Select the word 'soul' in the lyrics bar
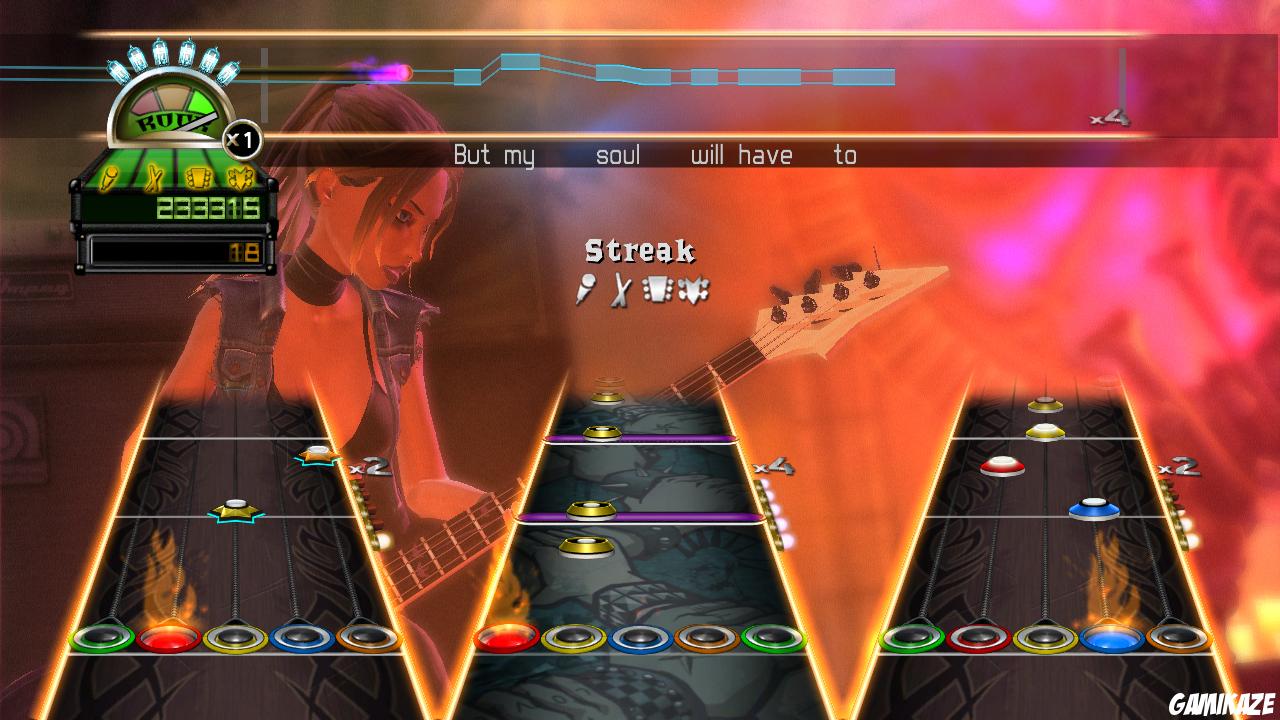The width and height of the screenshot is (1280, 720). coord(620,155)
